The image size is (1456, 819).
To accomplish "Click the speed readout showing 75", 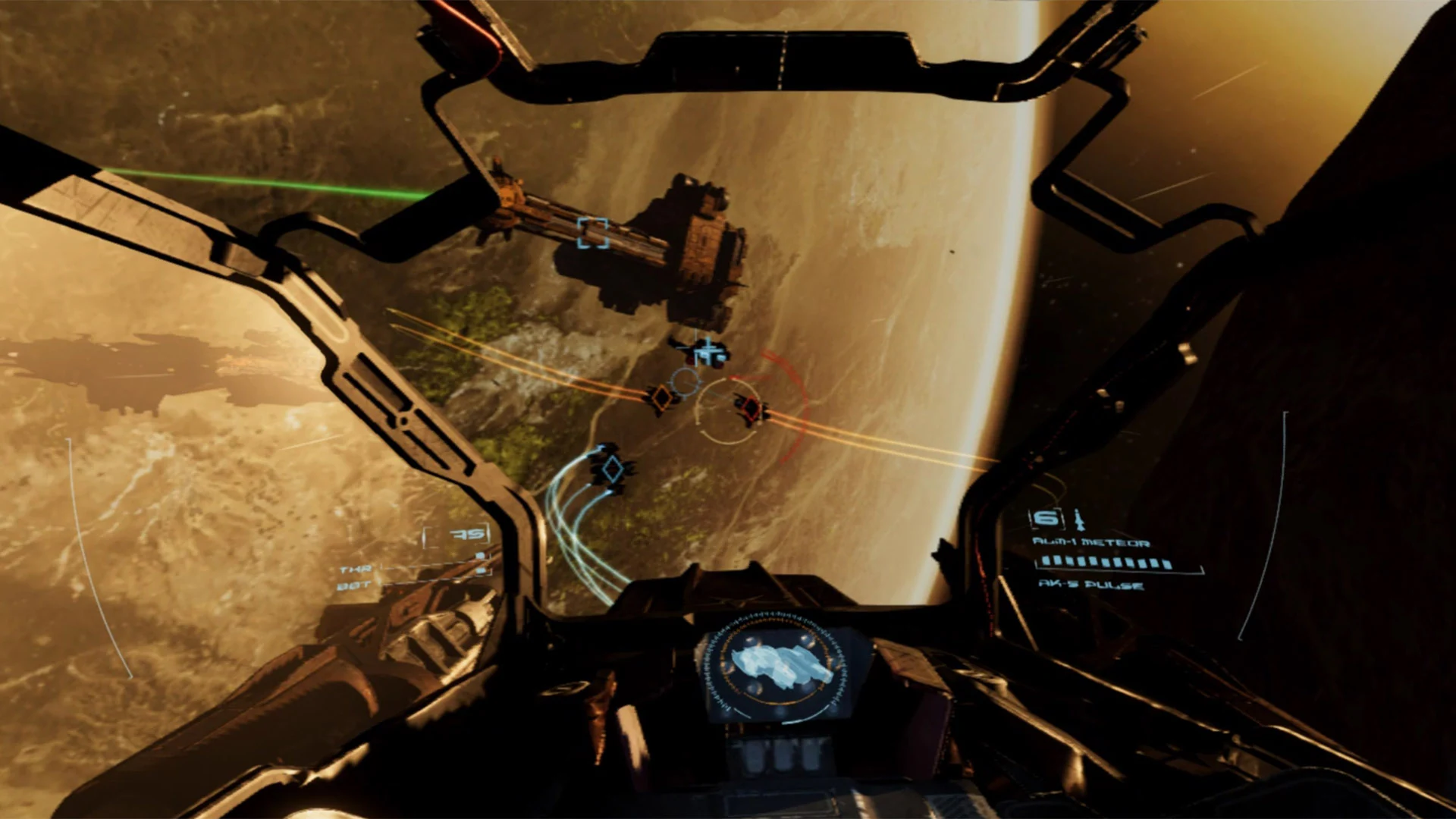I will (x=466, y=533).
